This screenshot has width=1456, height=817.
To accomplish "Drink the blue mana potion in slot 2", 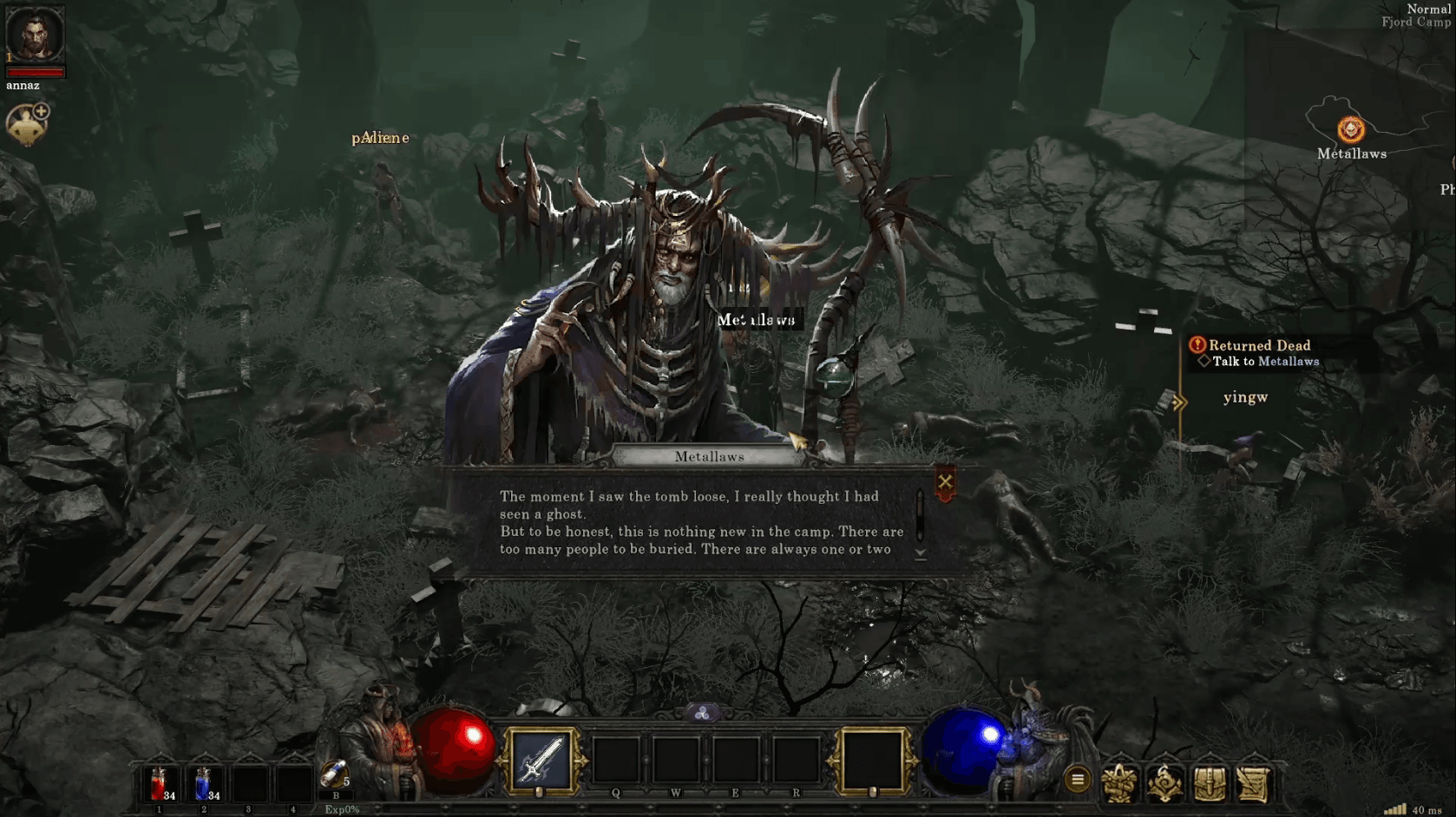I will point(206,783).
